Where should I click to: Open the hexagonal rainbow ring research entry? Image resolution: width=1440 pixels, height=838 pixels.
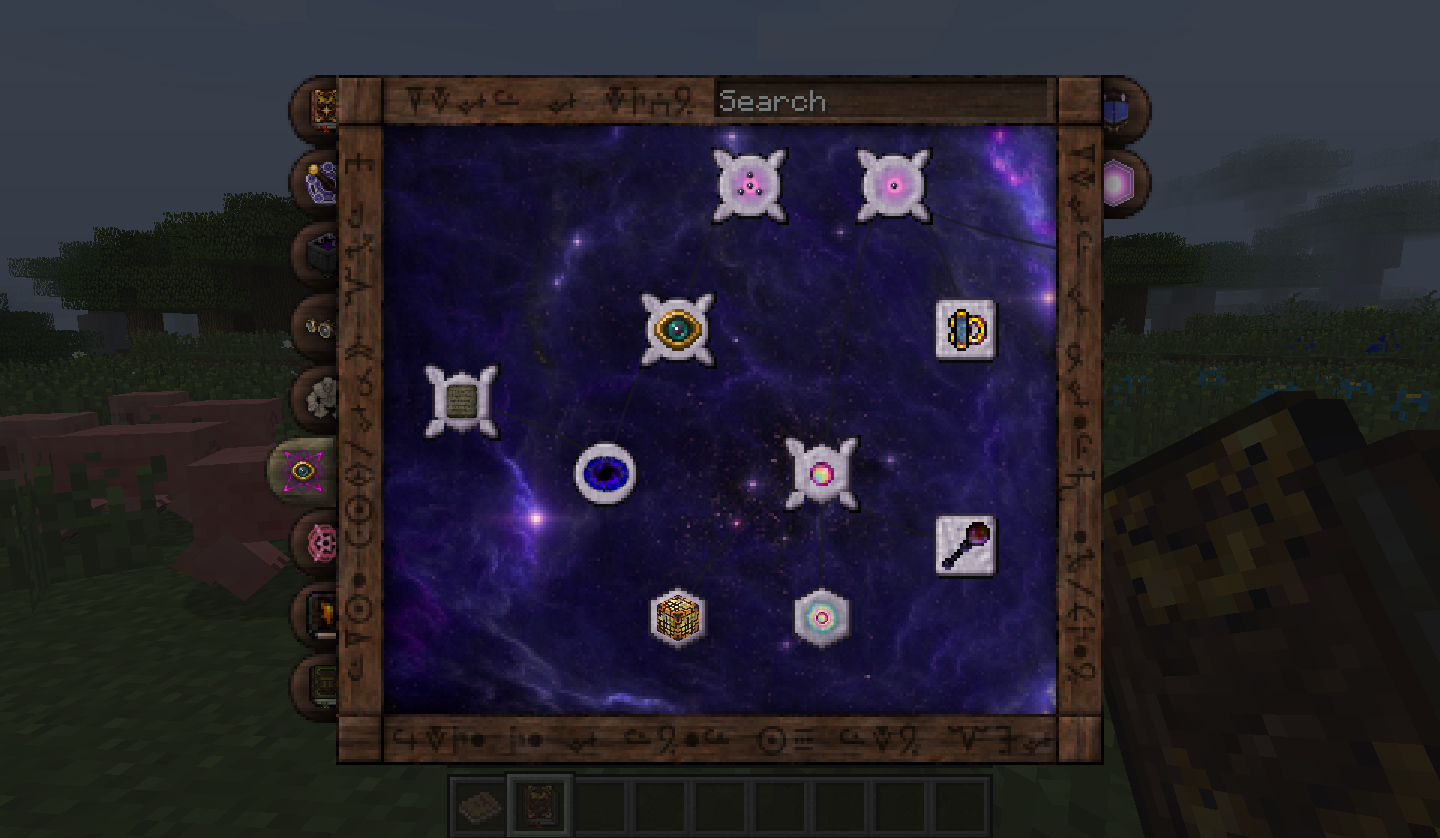pyautogui.click(x=821, y=617)
